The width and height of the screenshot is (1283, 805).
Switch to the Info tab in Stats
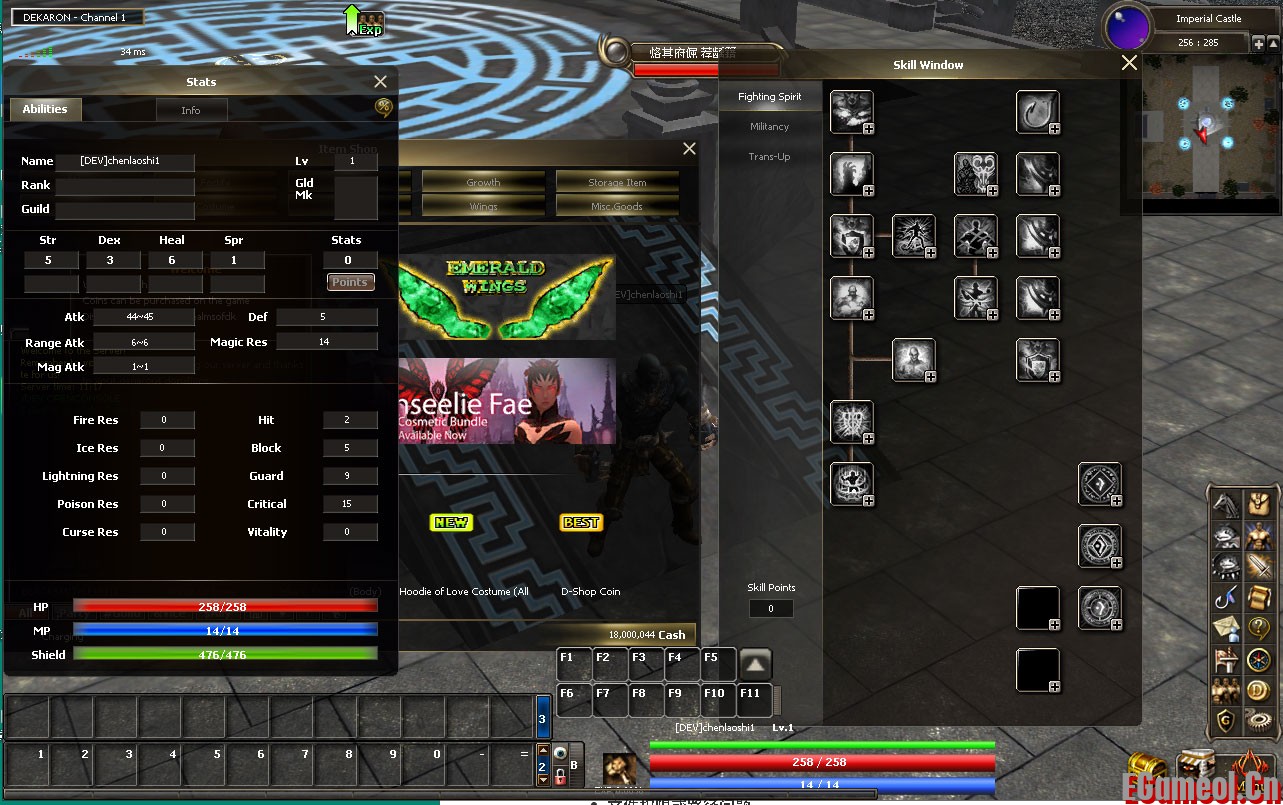point(191,110)
